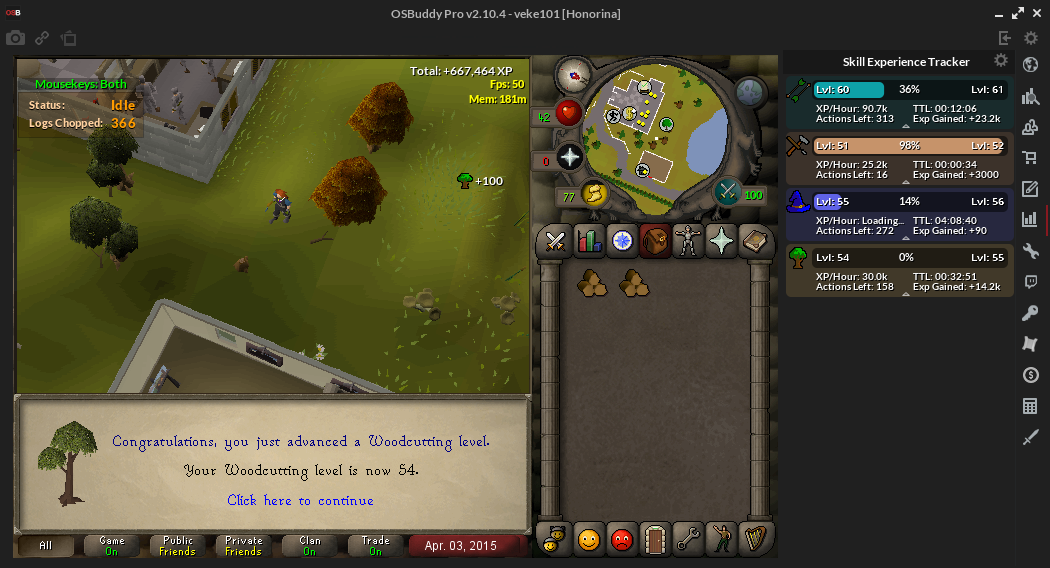Toggle the Clan chat filter

click(309, 546)
